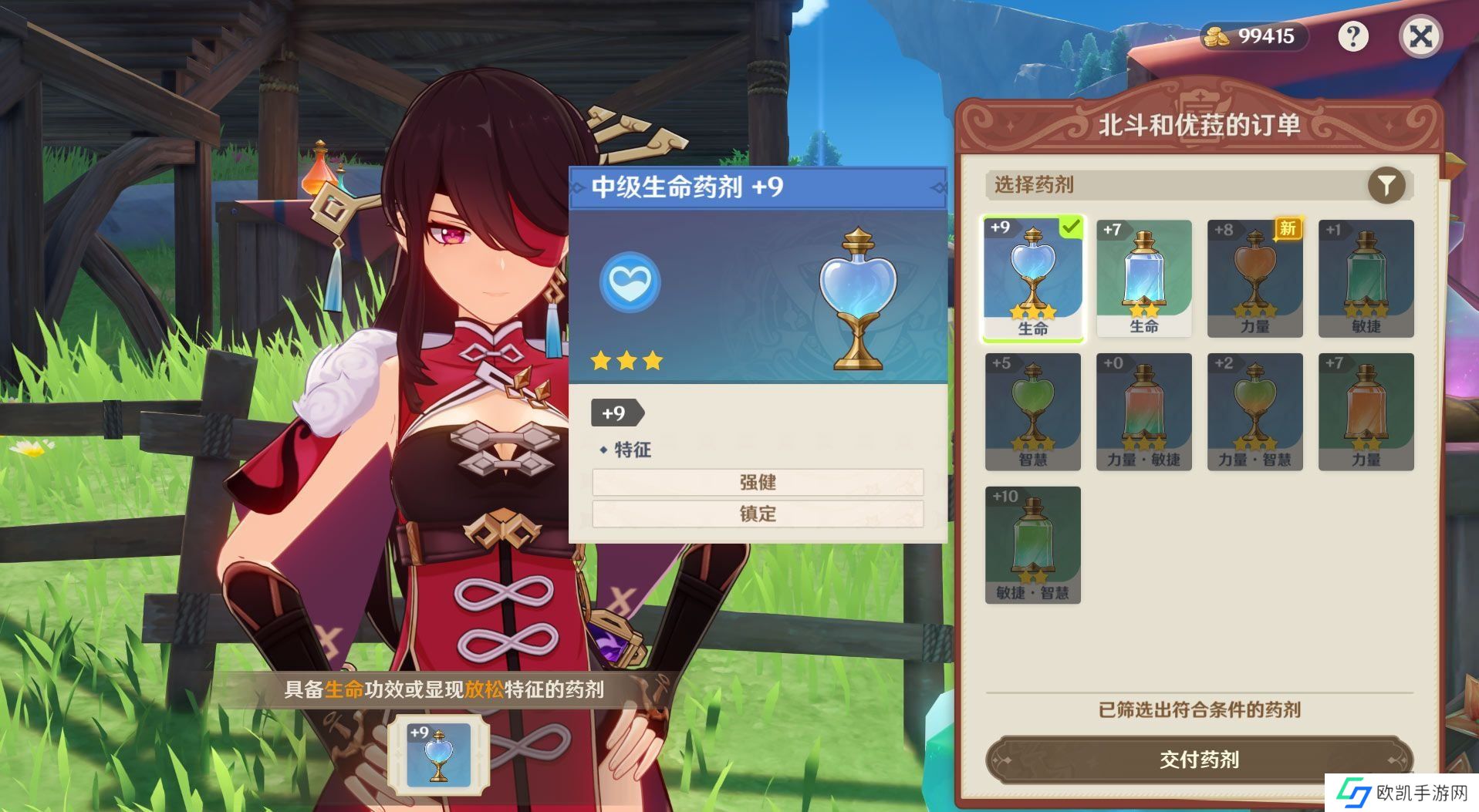1479x812 pixels.
Task: Pick the +1 敏捷 potion
Action: (x=1366, y=278)
